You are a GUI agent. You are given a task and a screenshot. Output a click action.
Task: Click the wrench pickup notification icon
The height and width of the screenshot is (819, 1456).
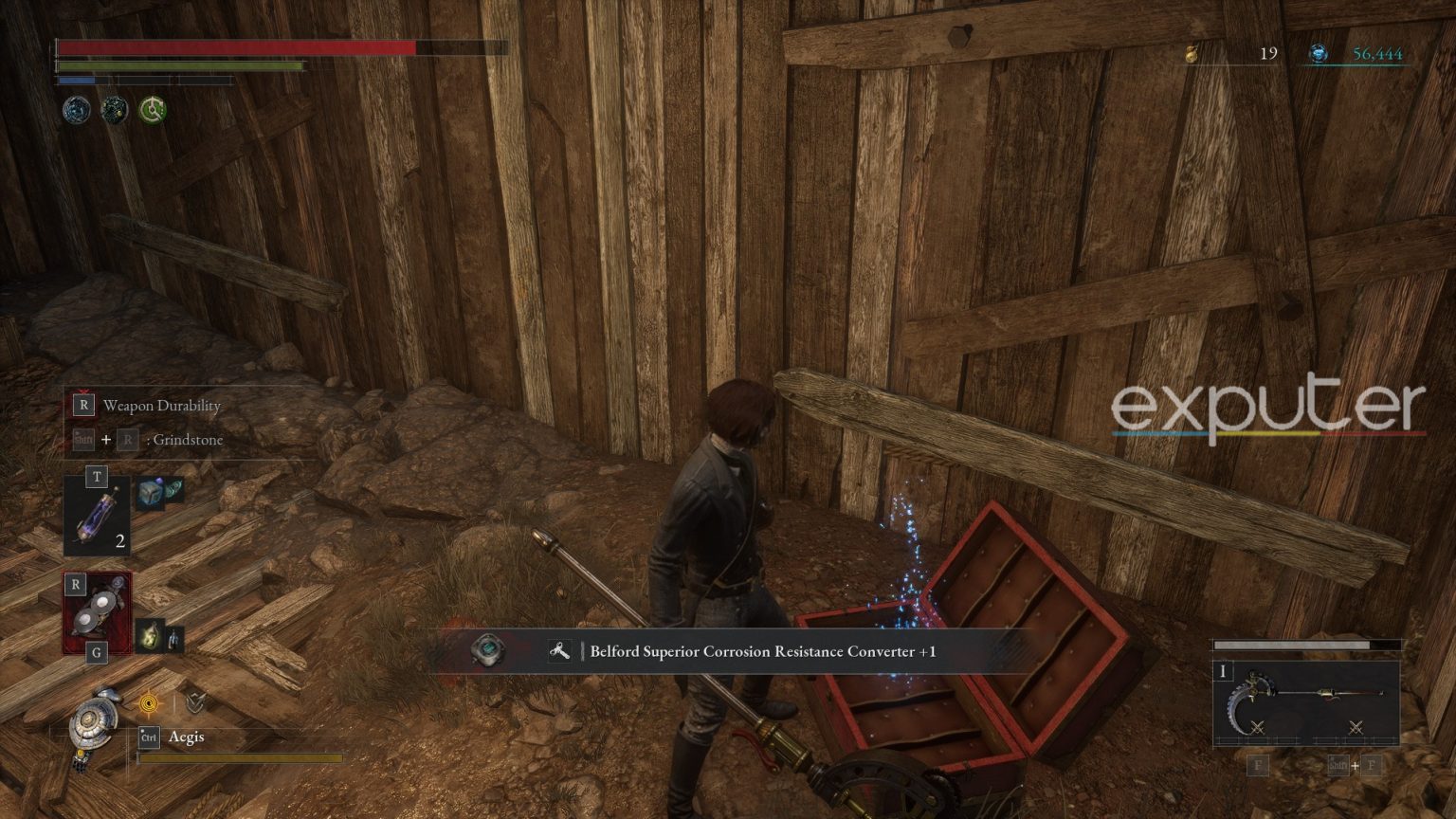click(559, 651)
